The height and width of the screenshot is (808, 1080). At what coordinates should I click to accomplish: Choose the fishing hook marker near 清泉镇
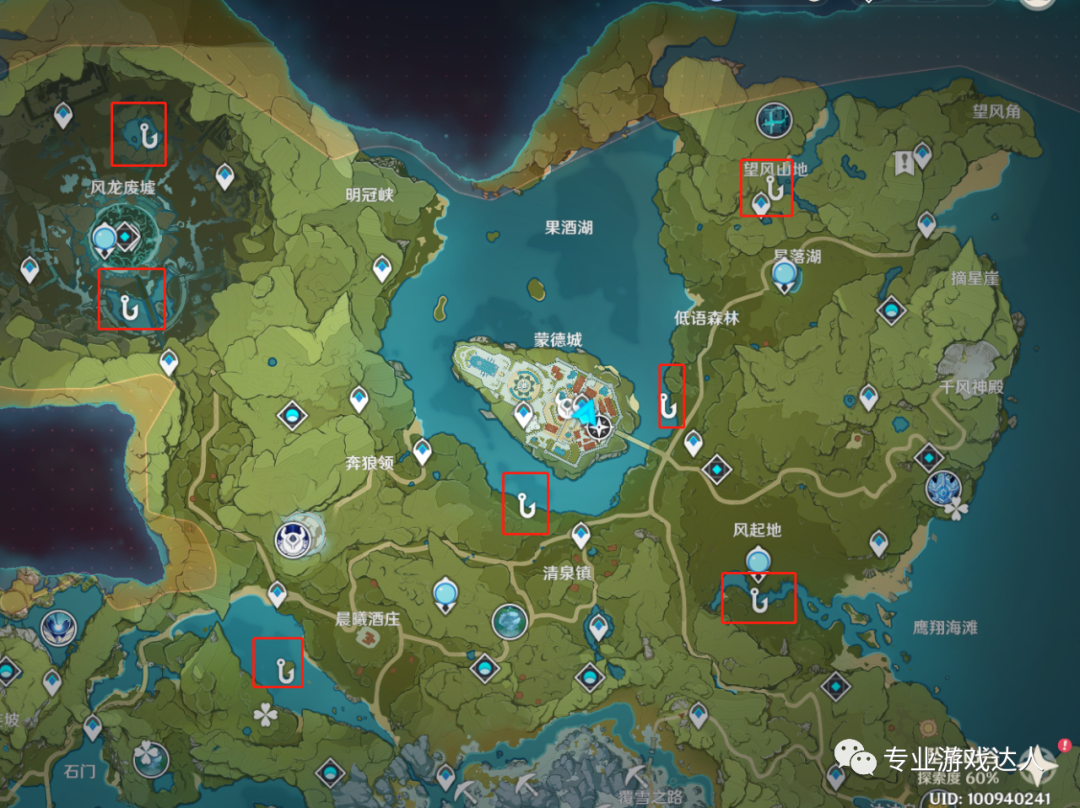pyautogui.click(x=526, y=506)
